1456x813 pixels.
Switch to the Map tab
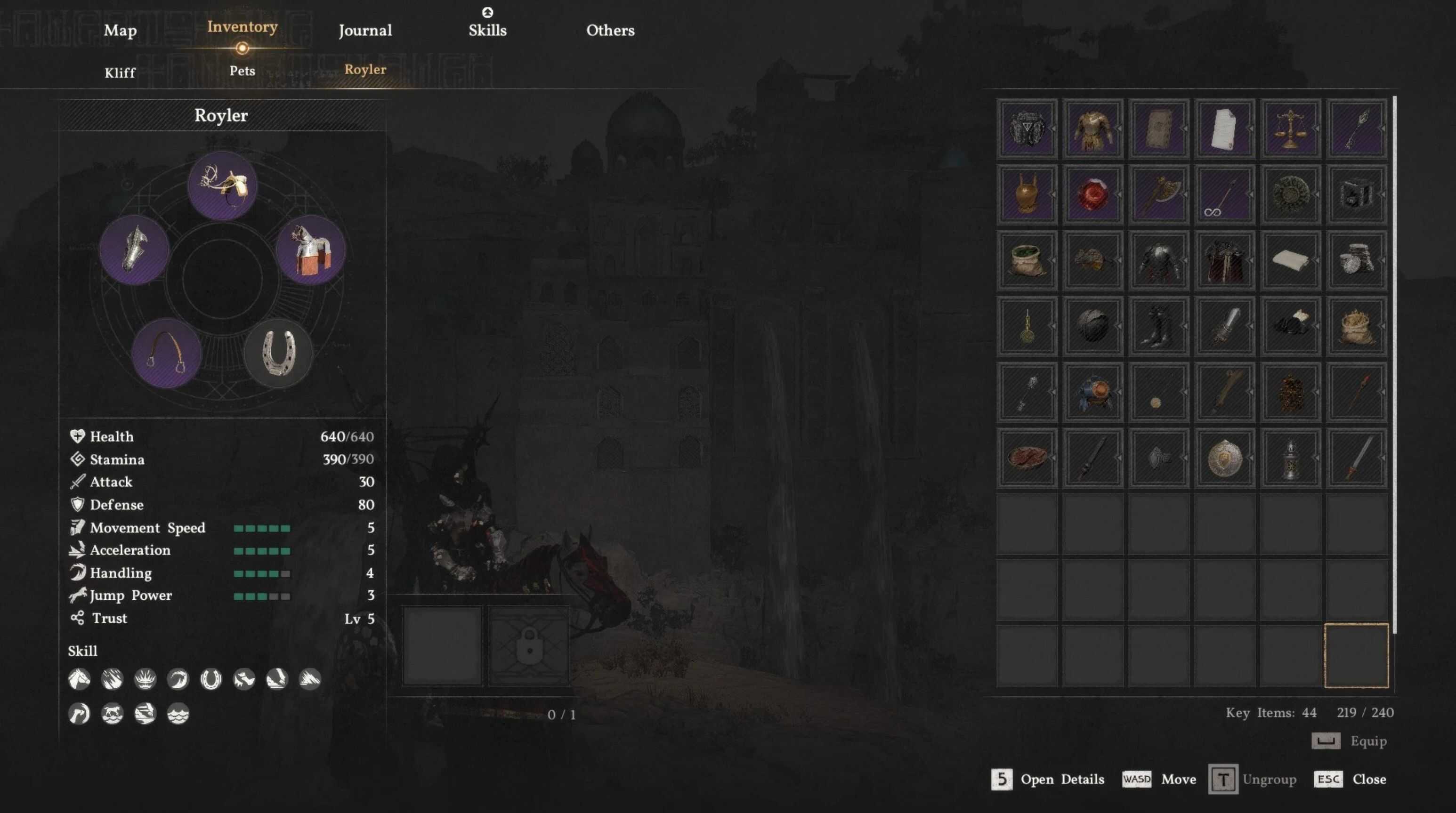[120, 31]
